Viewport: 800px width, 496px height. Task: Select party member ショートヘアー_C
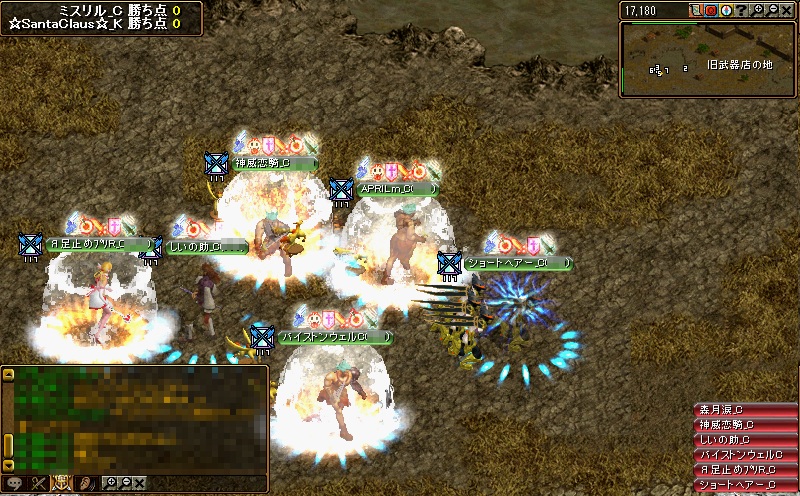click(x=744, y=485)
